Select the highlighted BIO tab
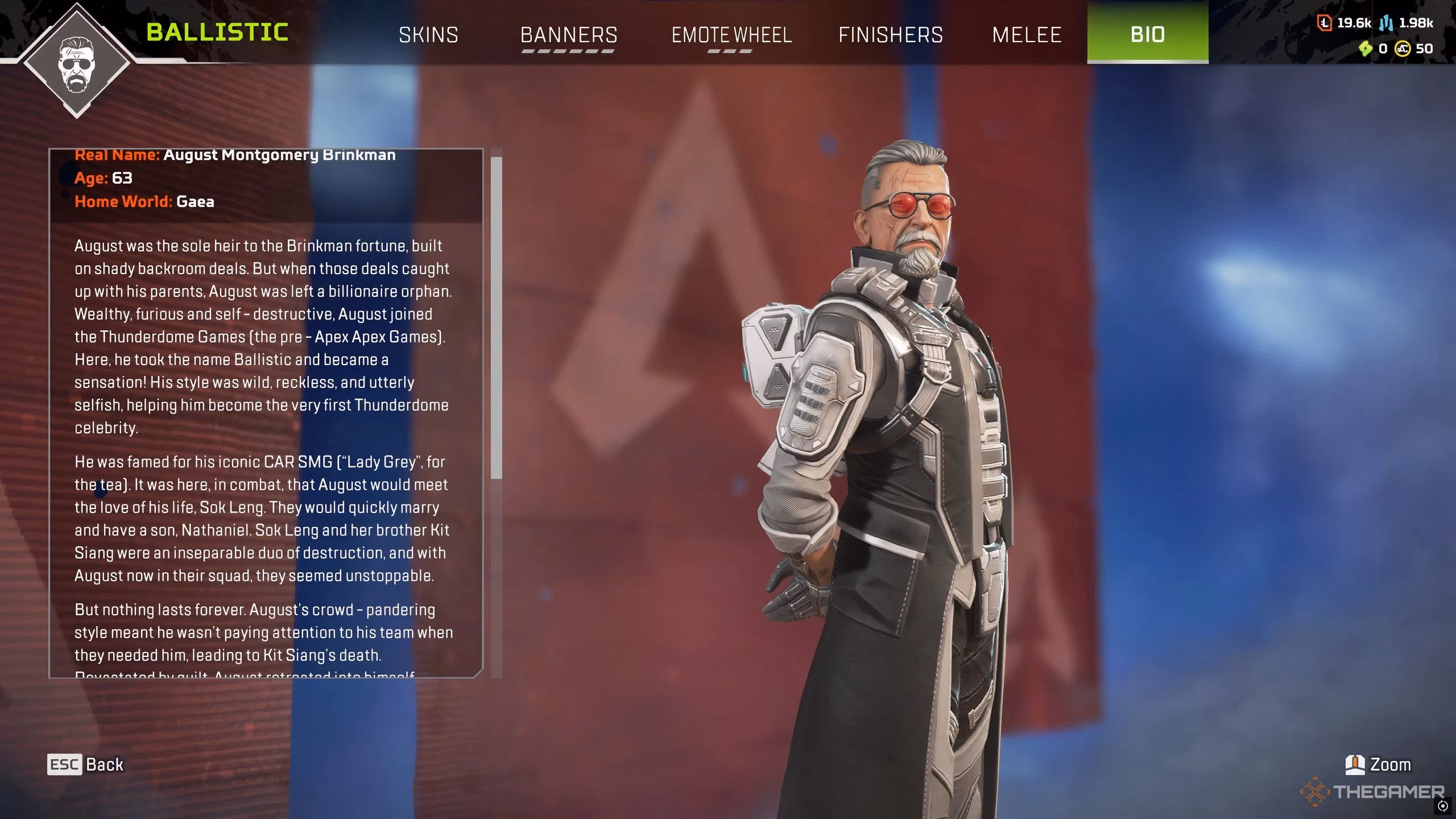This screenshot has width=1456, height=819. click(1147, 35)
